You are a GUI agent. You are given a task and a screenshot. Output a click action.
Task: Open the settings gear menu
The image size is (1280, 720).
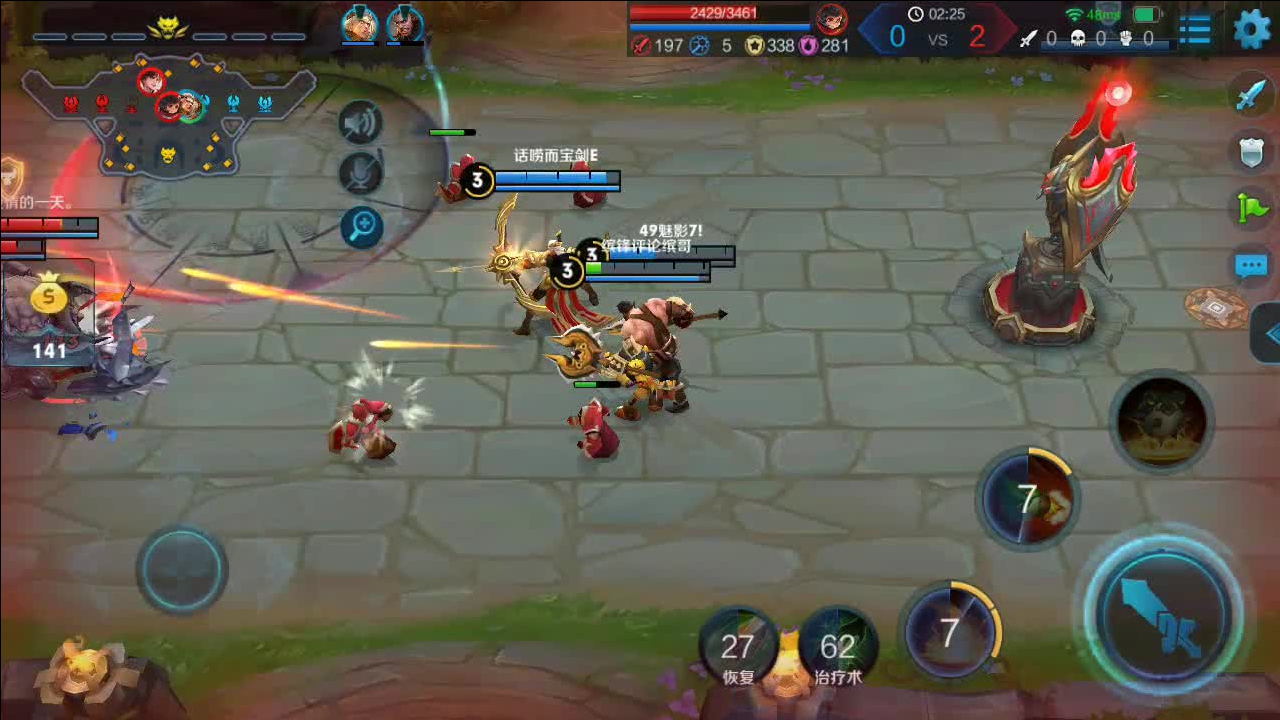point(1251,28)
